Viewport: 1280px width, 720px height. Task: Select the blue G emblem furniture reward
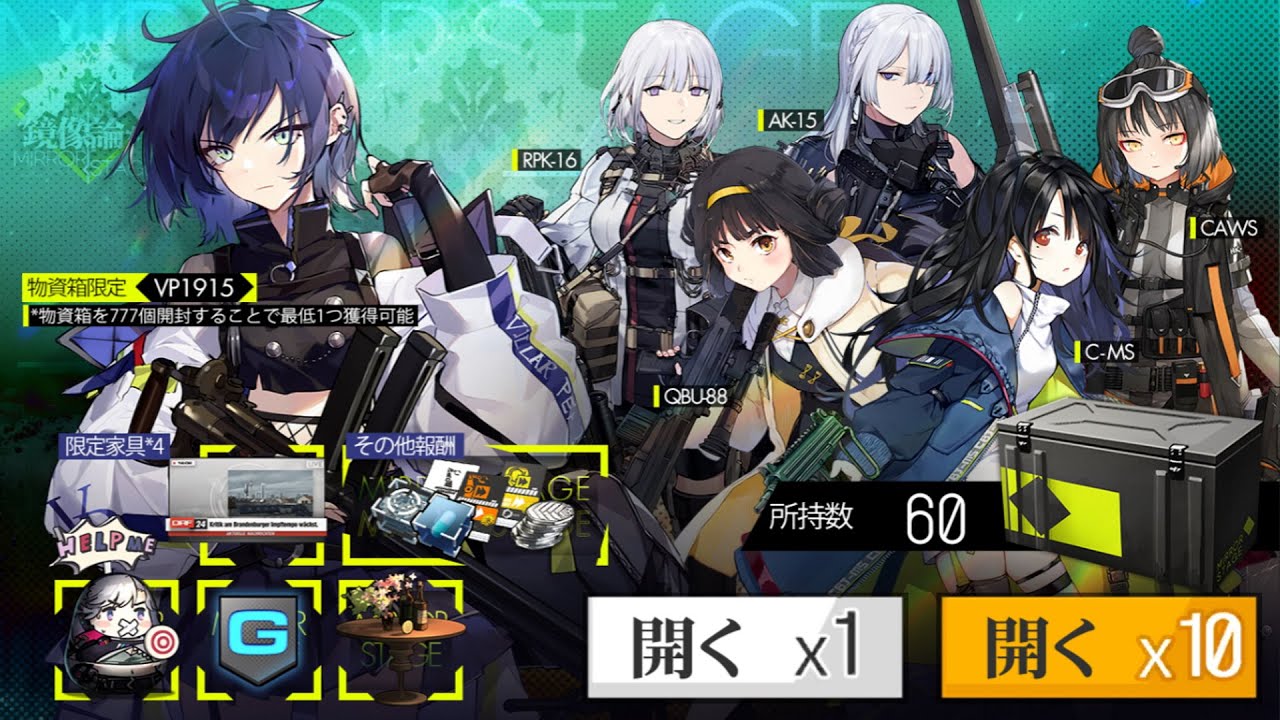point(259,640)
